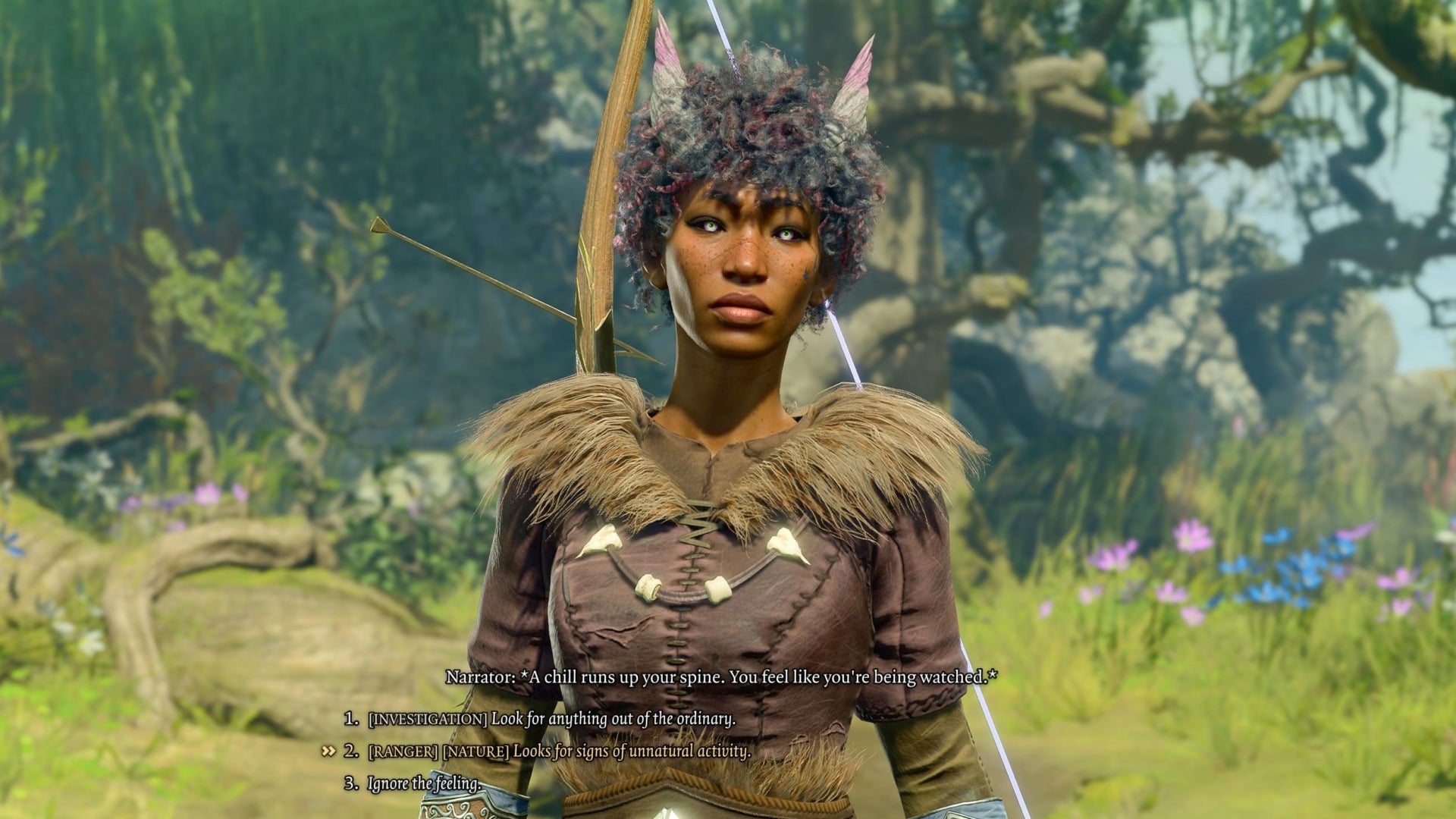Screen dimensions: 1456x819
Task: Click the number 2 beside the Ranger option
Action: coord(350,751)
